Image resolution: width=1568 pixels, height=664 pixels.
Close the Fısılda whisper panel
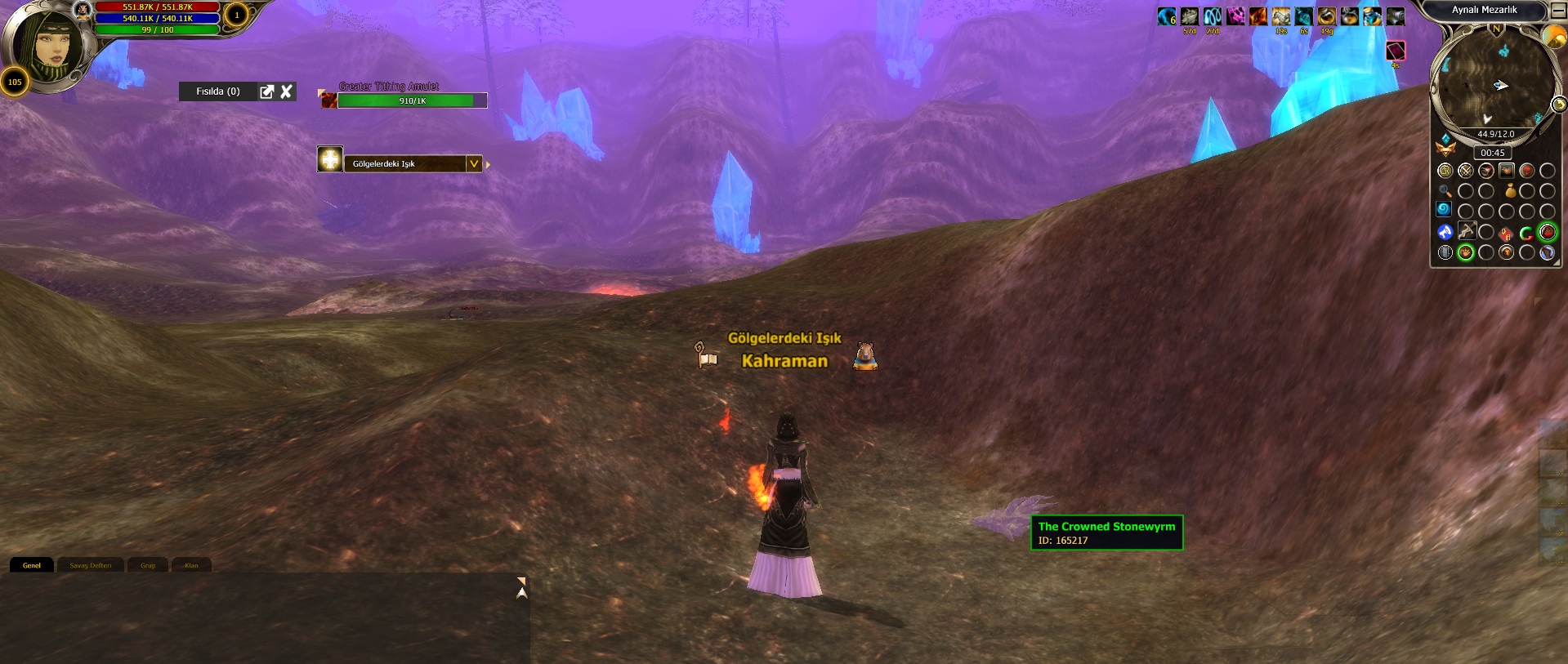tap(286, 91)
